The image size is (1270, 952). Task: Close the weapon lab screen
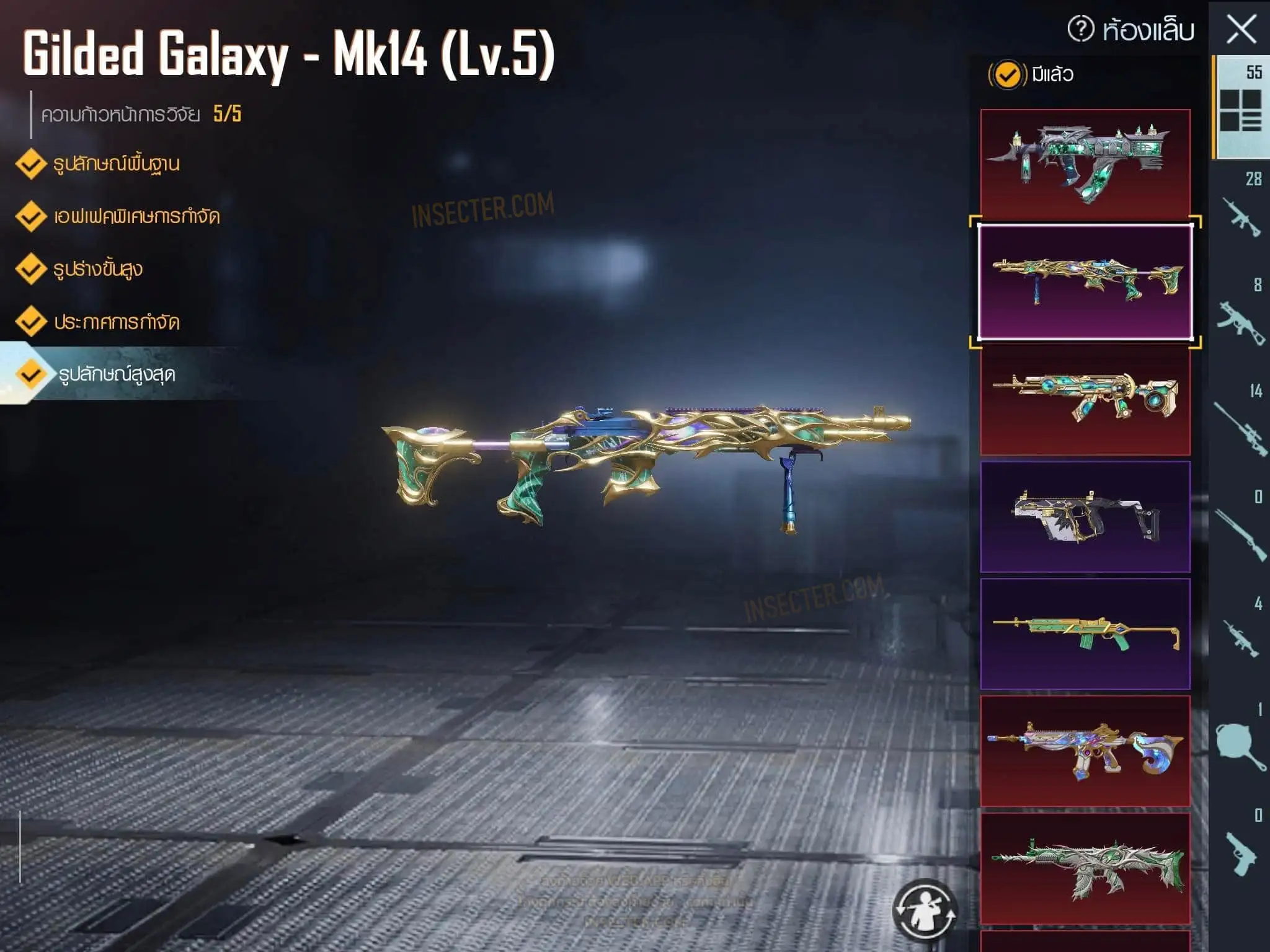tap(1241, 30)
